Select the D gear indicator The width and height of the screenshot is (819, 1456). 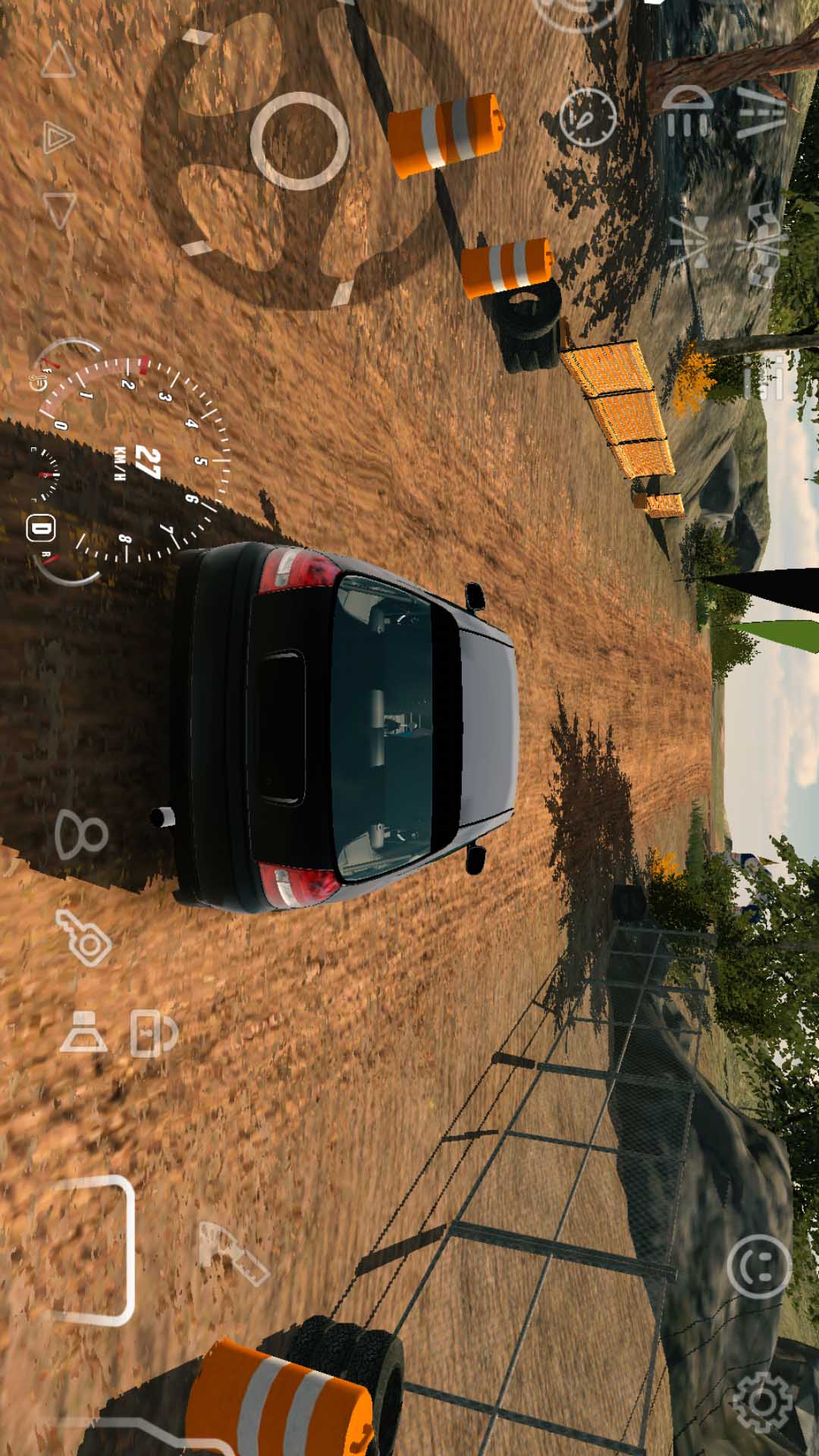tap(40, 529)
